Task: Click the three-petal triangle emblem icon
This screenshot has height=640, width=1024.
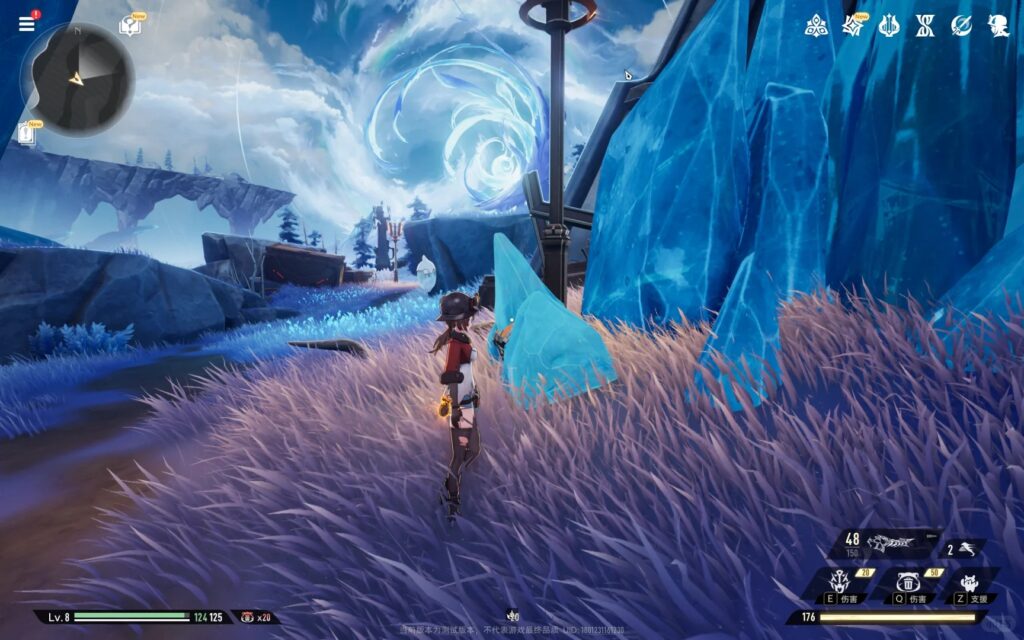Action: pyautogui.click(x=816, y=26)
